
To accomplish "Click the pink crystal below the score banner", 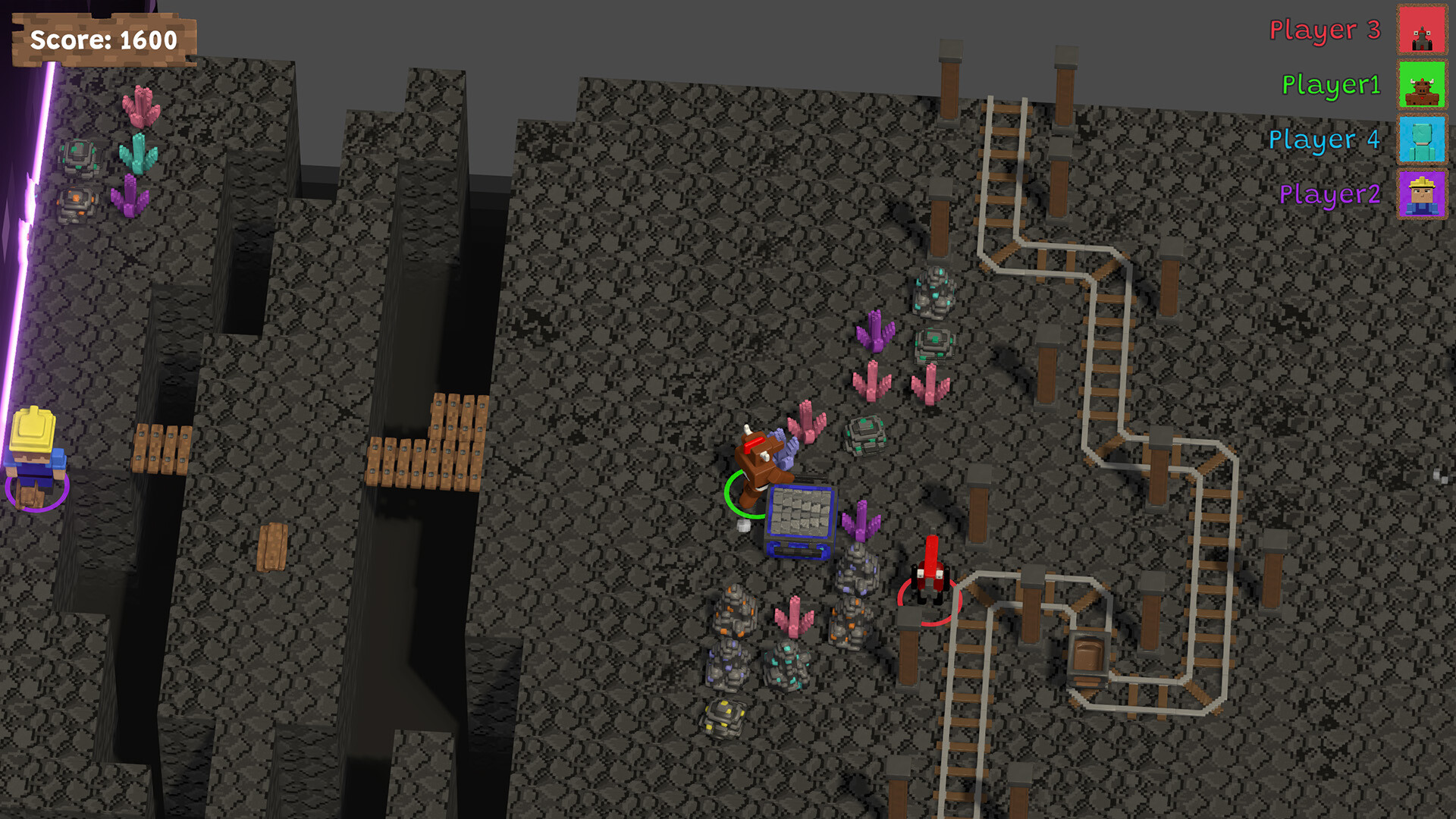I will point(140,108).
